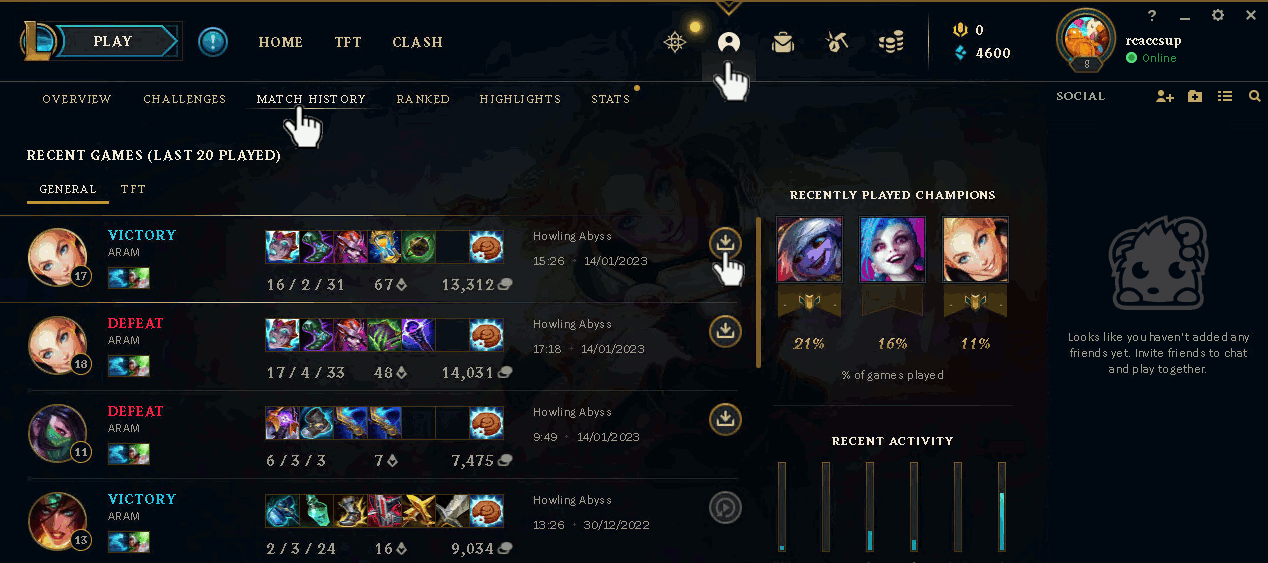Open the Collection backpack icon

pyautogui.click(x=783, y=42)
